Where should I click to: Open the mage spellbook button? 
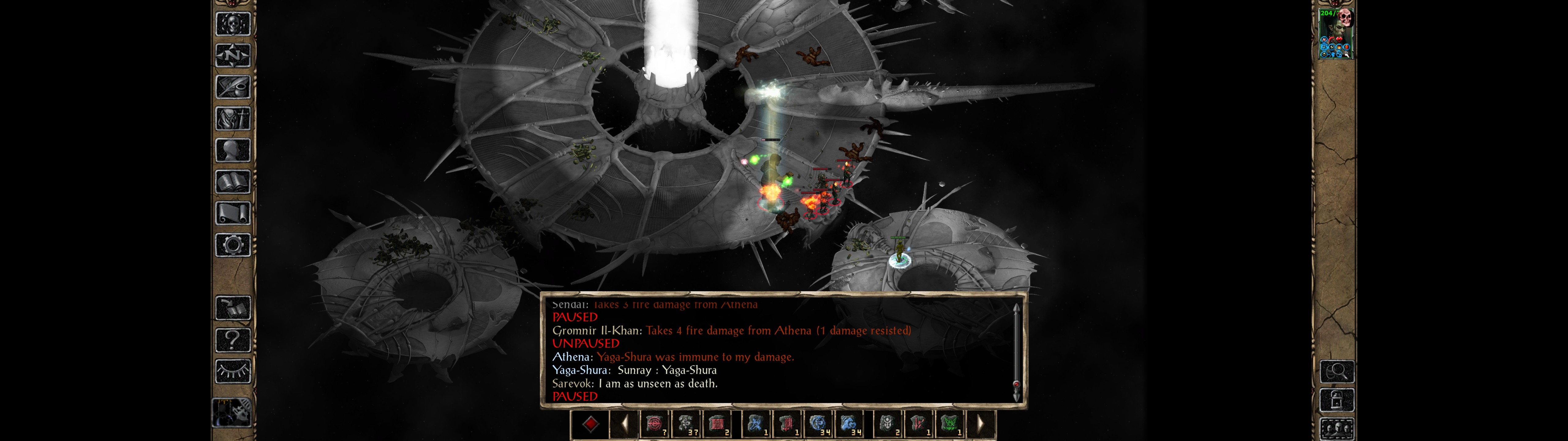pos(232,182)
